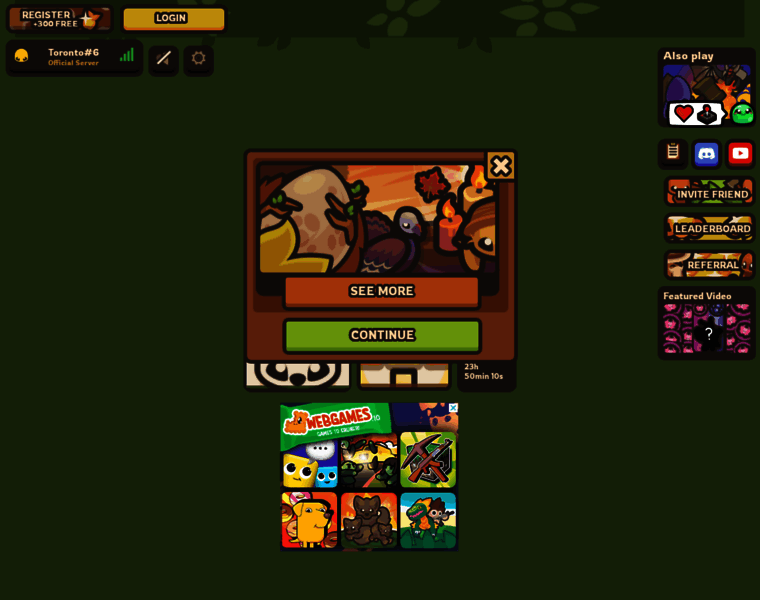This screenshot has height=600, width=760.
Task: Open the Discord link icon
Action: click(706, 154)
